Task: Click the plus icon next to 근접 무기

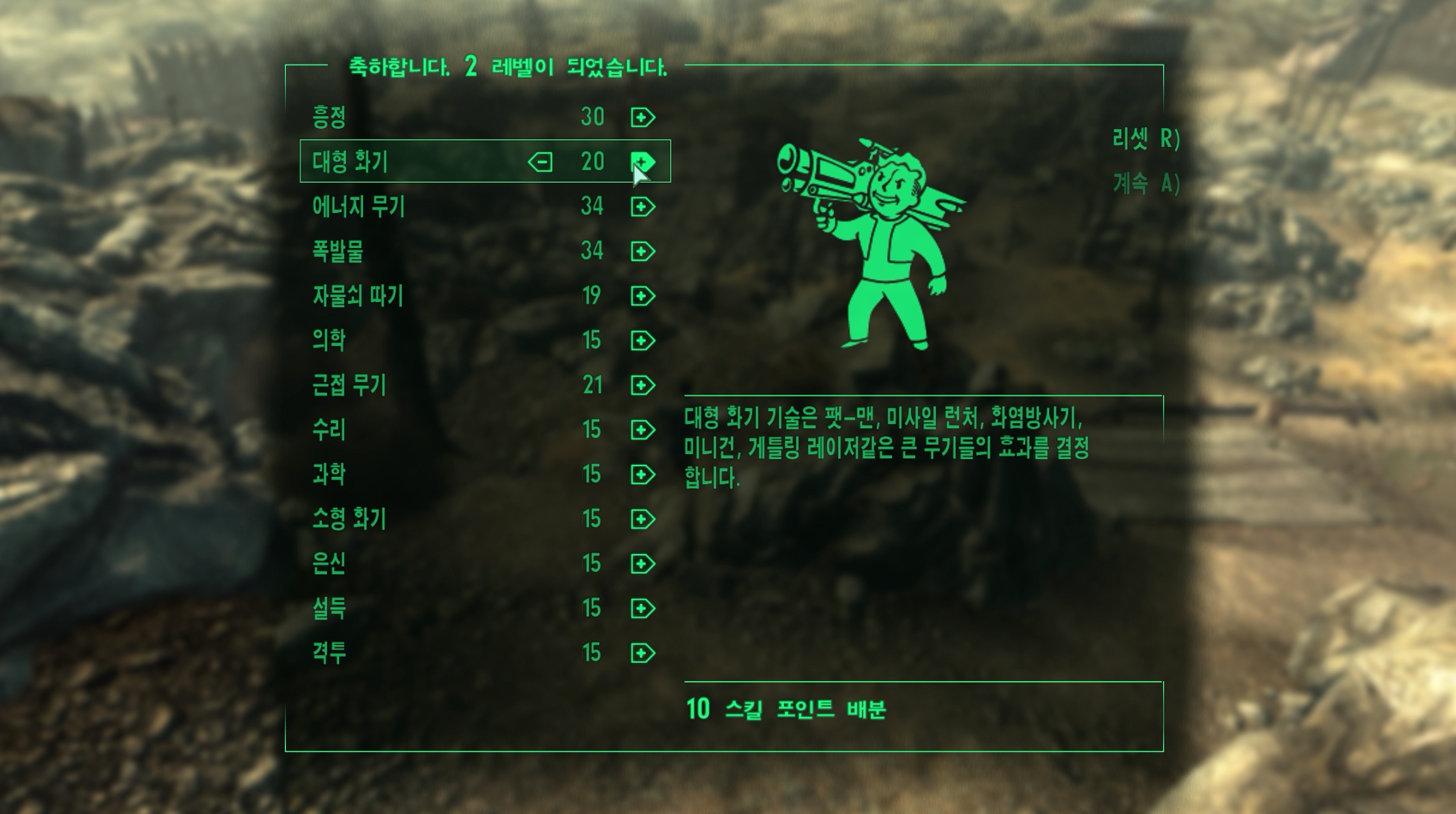Action: tap(641, 386)
